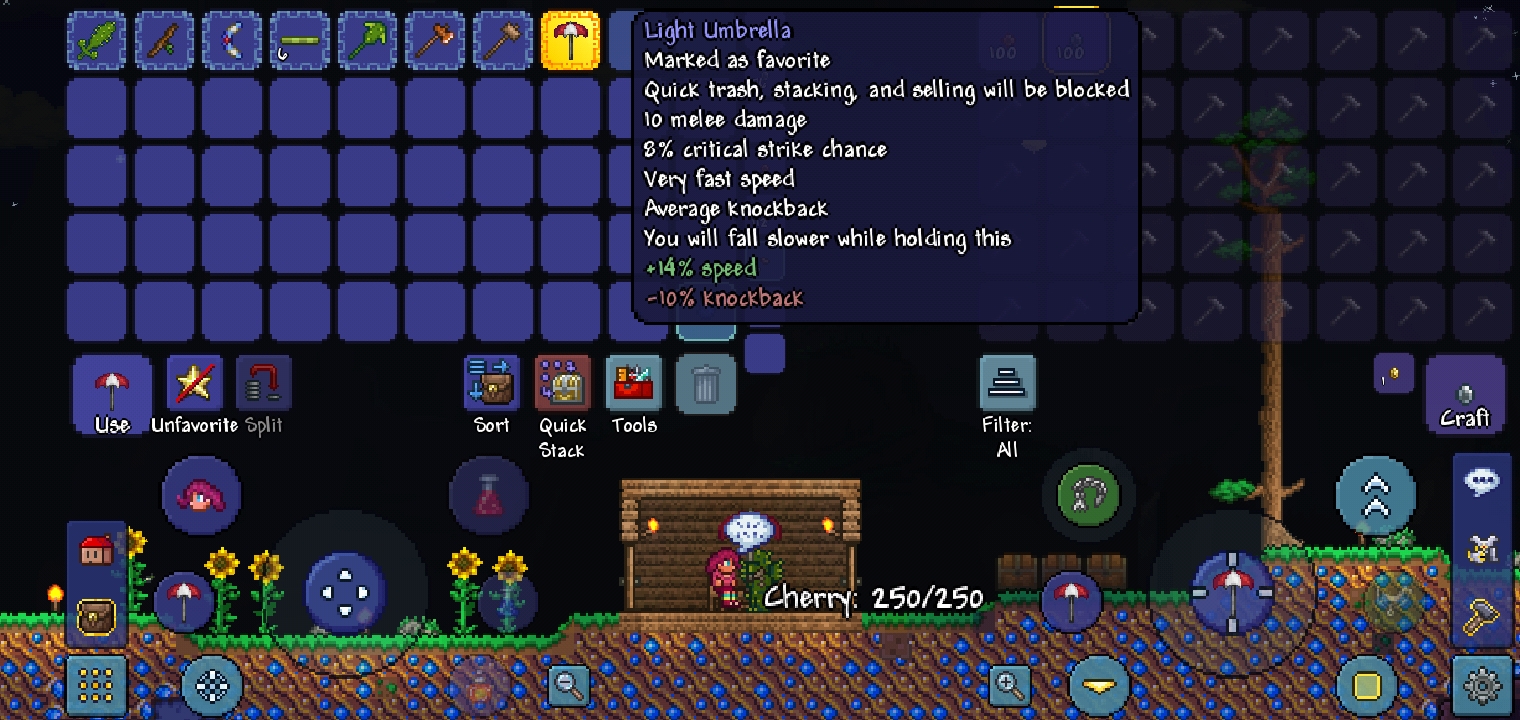
Task: Open the Filter: All selector
Action: pos(1007,383)
